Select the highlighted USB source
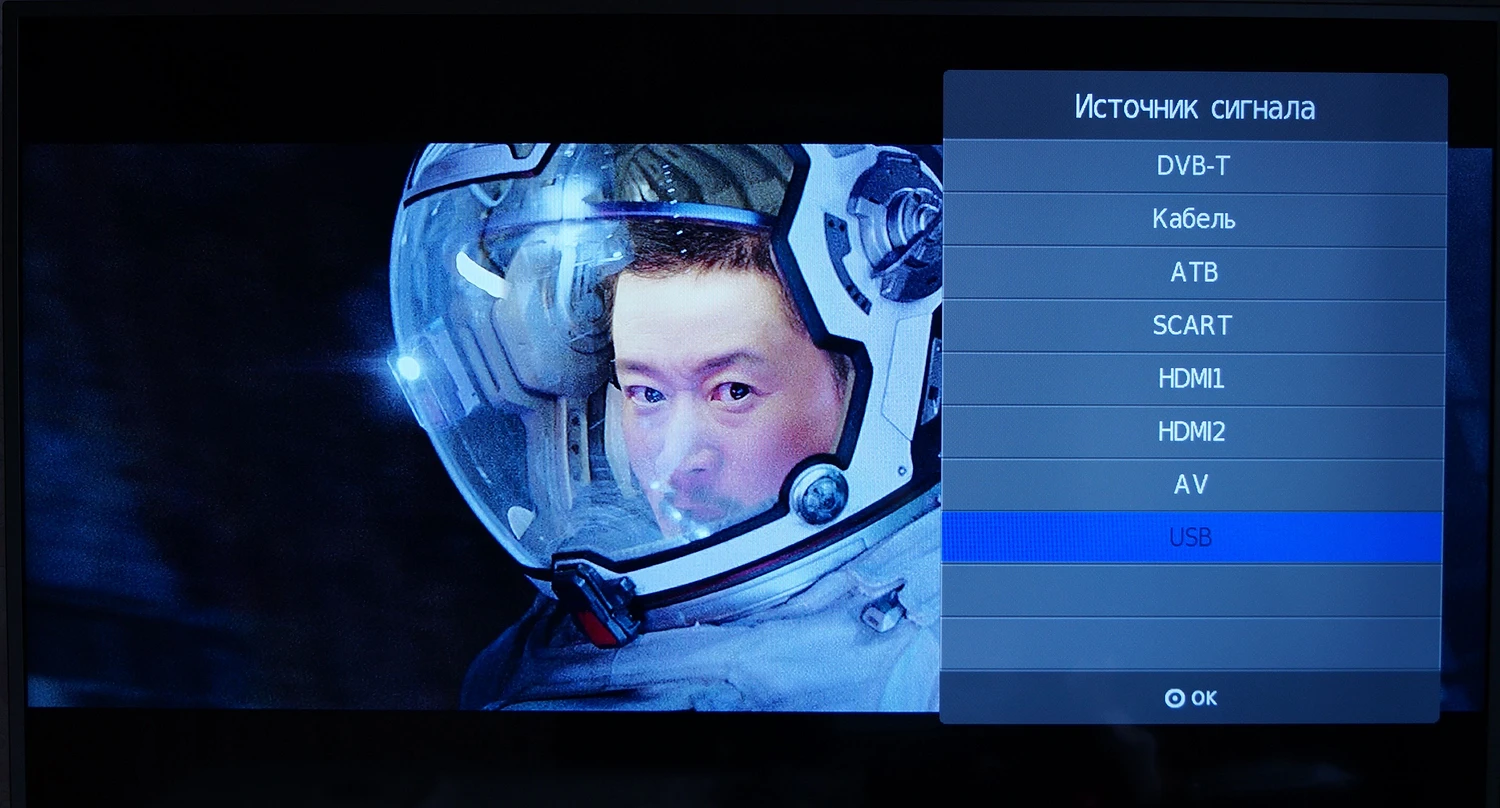The image size is (1500, 808). coord(1191,538)
